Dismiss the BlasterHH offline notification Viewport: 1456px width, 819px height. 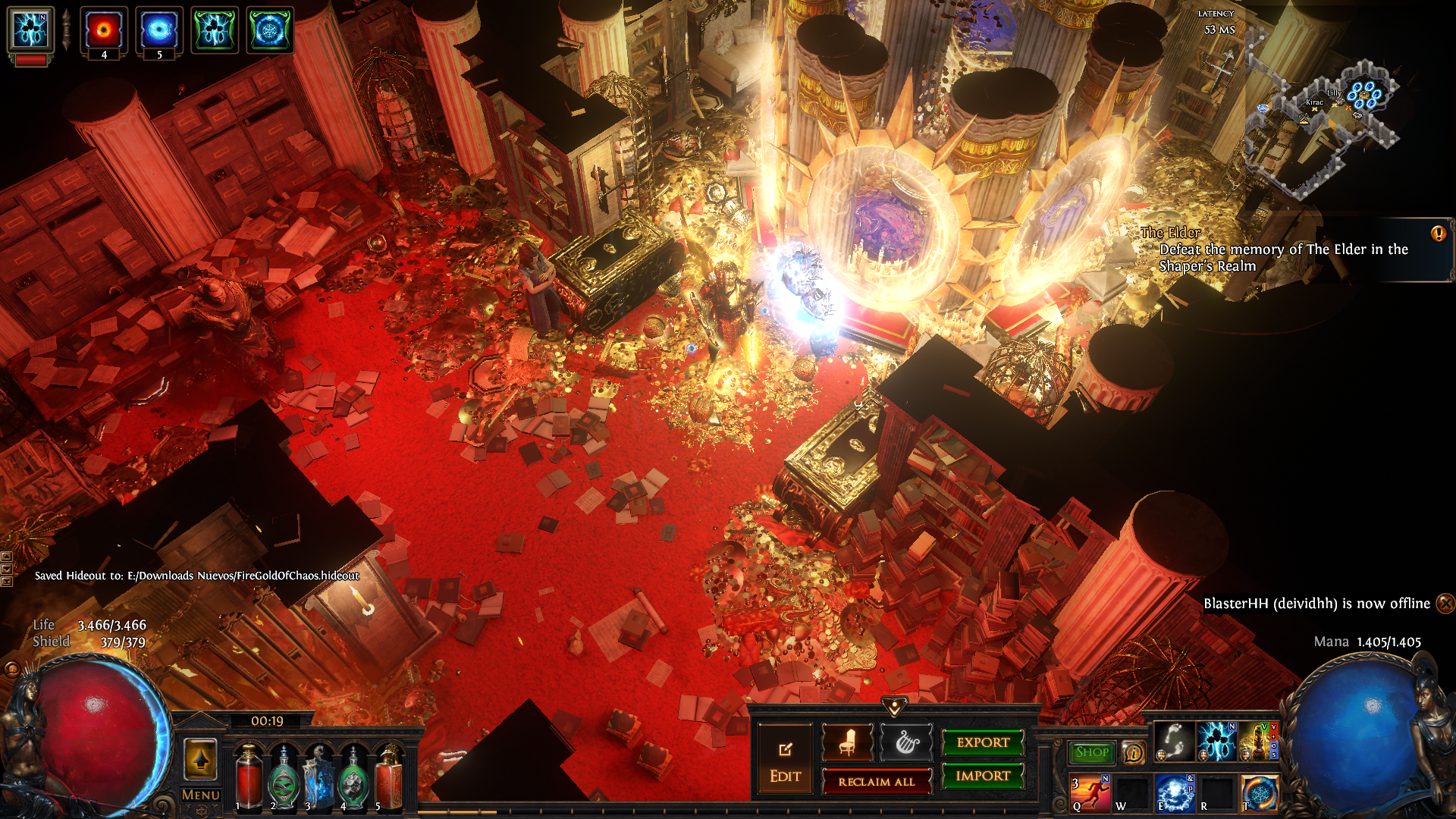1445,603
